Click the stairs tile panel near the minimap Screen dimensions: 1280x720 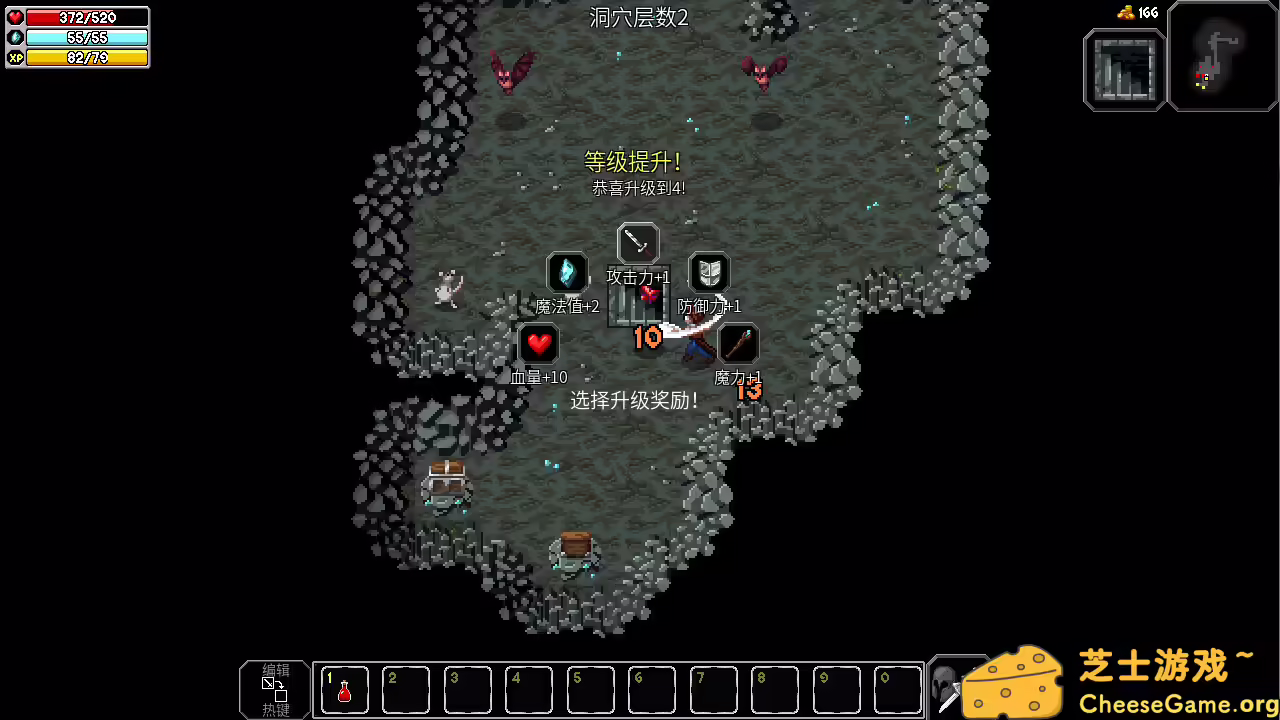coord(1123,71)
